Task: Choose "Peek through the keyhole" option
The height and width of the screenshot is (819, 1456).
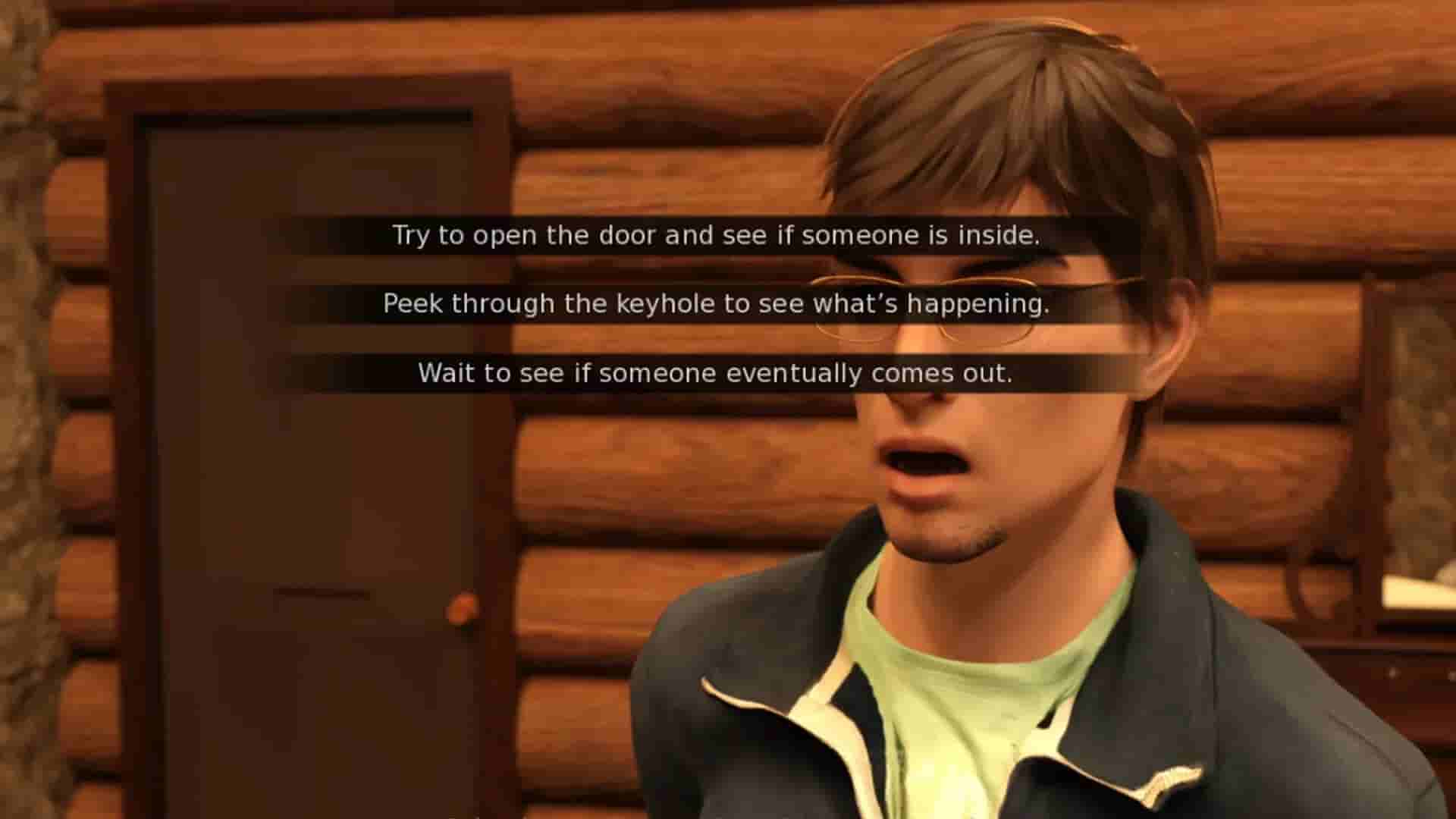Action: 717,304
